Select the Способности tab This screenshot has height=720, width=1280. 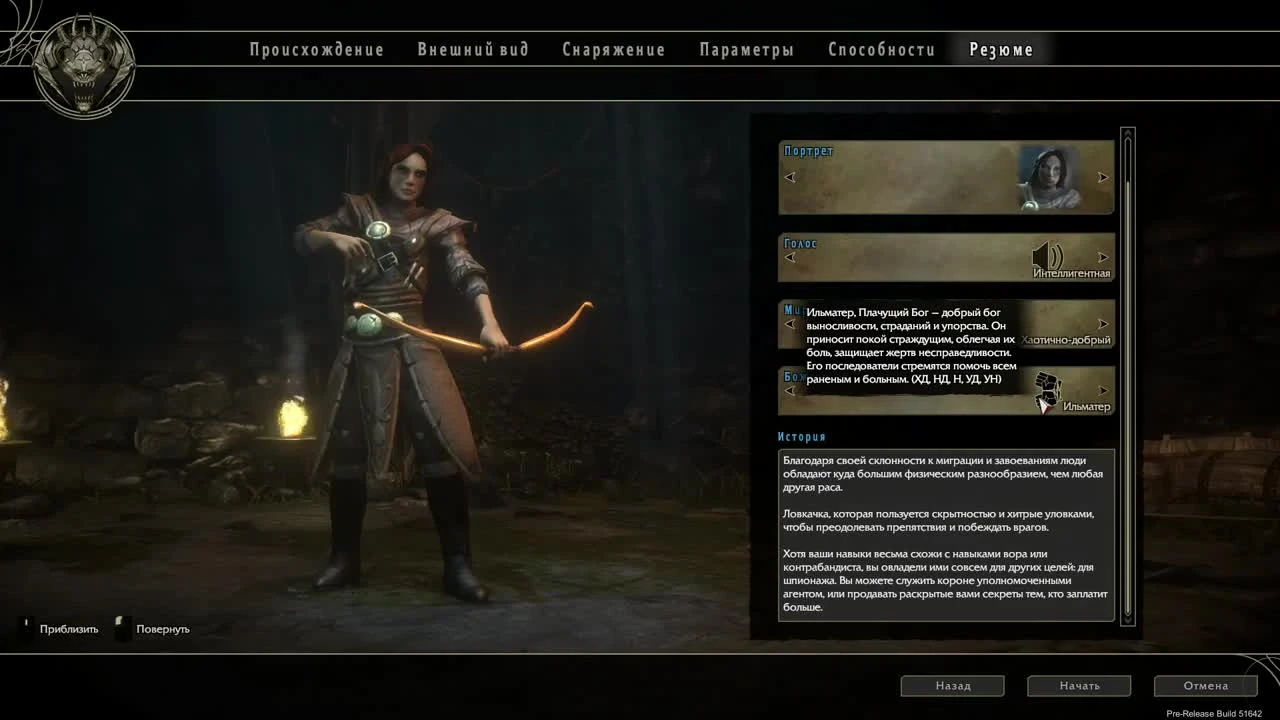880,49
